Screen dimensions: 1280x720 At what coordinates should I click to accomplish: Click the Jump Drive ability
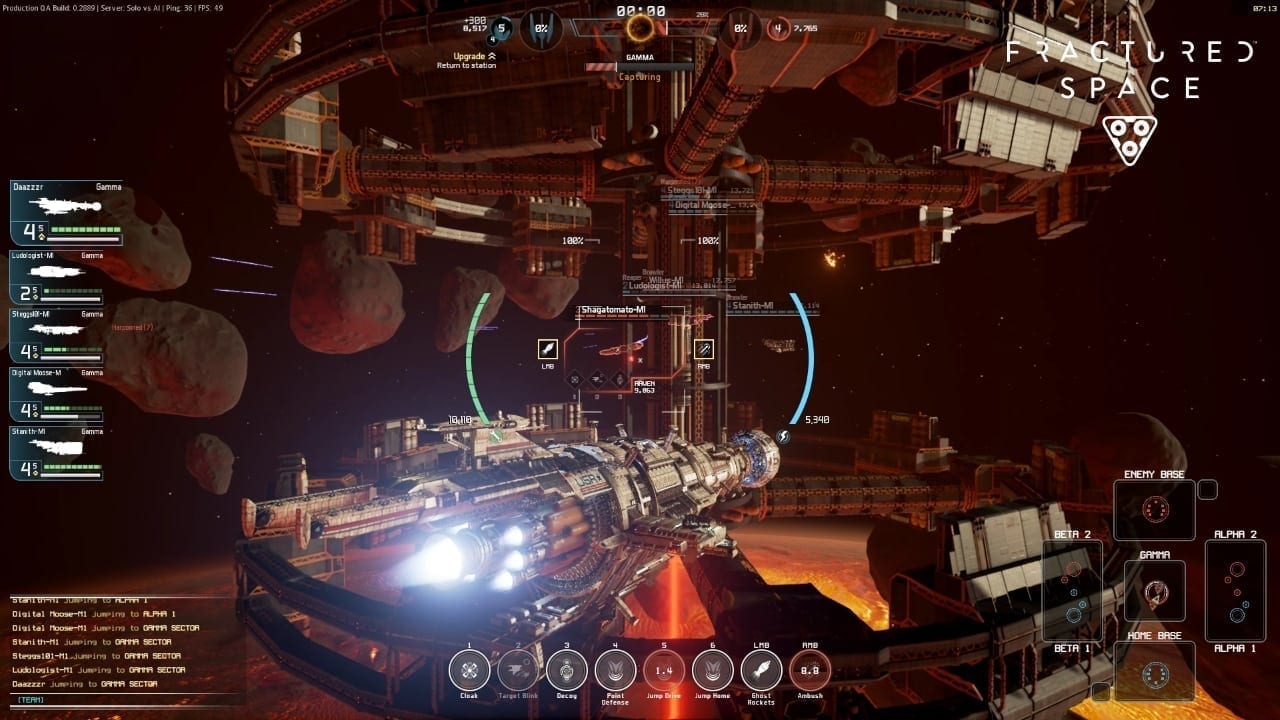(664, 670)
